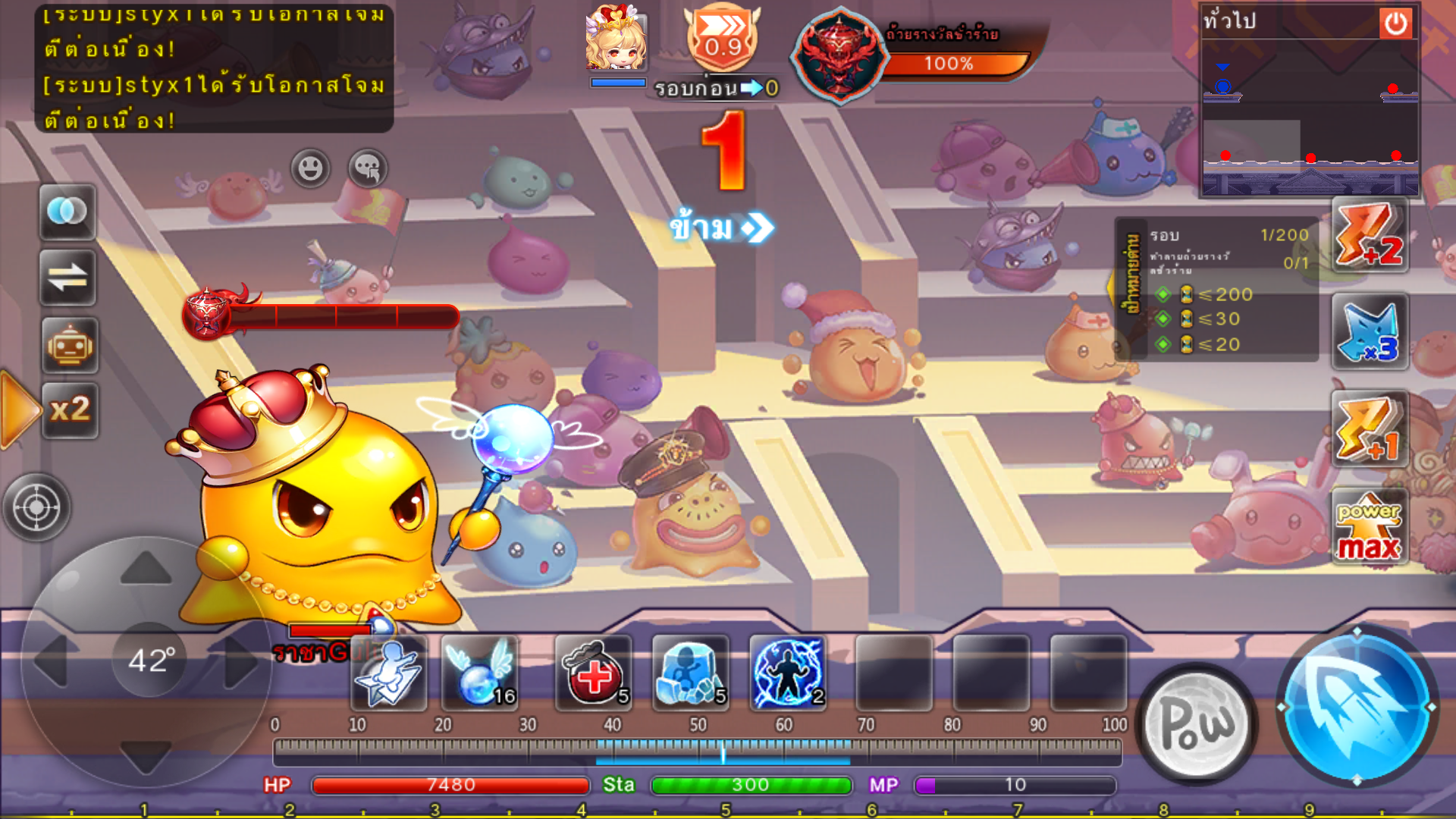
Task: Activate the lightning +2 attack boost
Action: 1370,235
